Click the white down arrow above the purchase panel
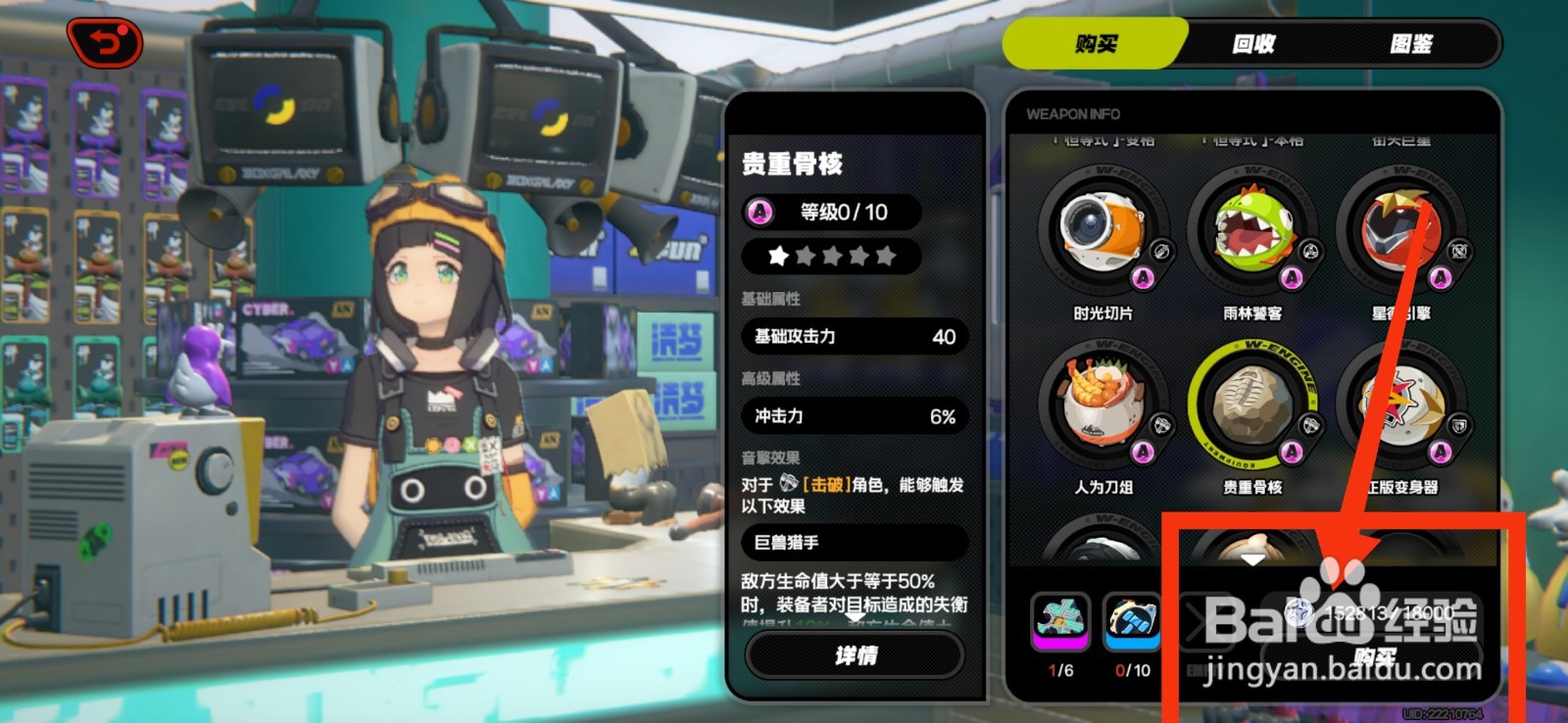This screenshot has width=1568, height=723. [x=1253, y=559]
